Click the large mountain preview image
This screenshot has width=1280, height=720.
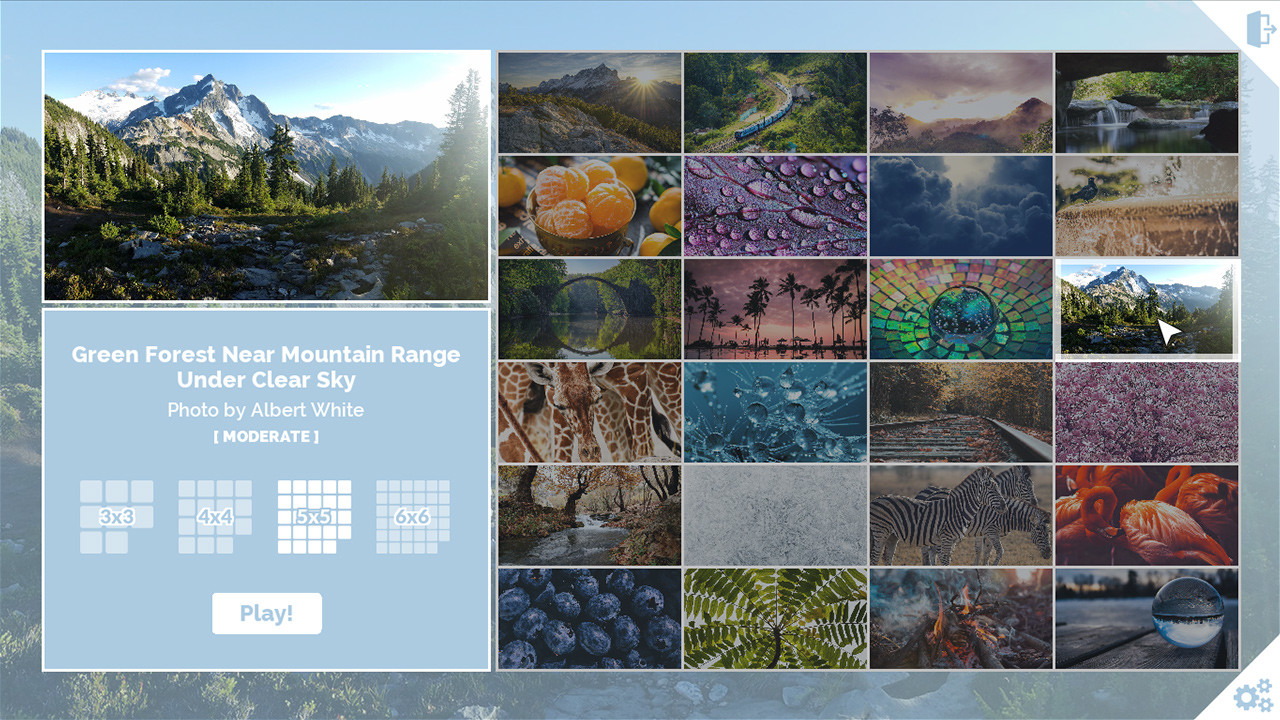tap(266, 177)
